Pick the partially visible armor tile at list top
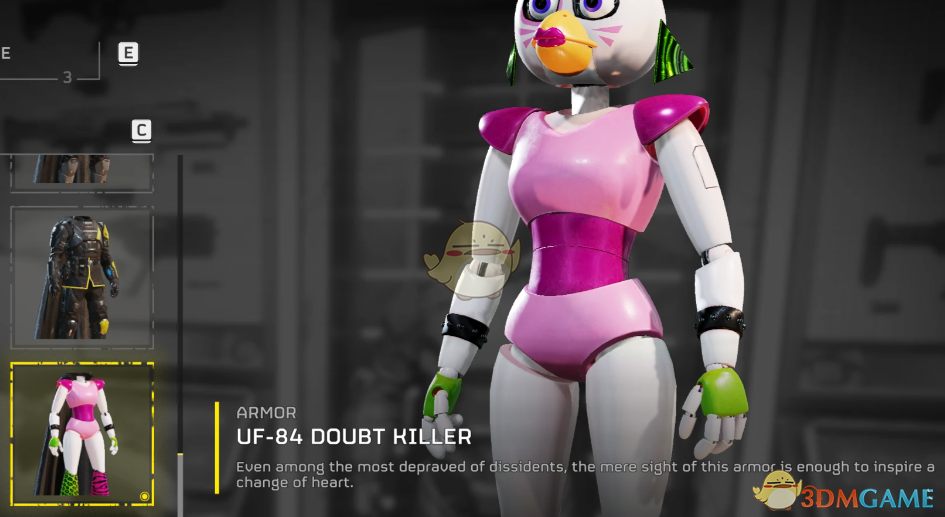Screen dimensions: 945x517 82,171
